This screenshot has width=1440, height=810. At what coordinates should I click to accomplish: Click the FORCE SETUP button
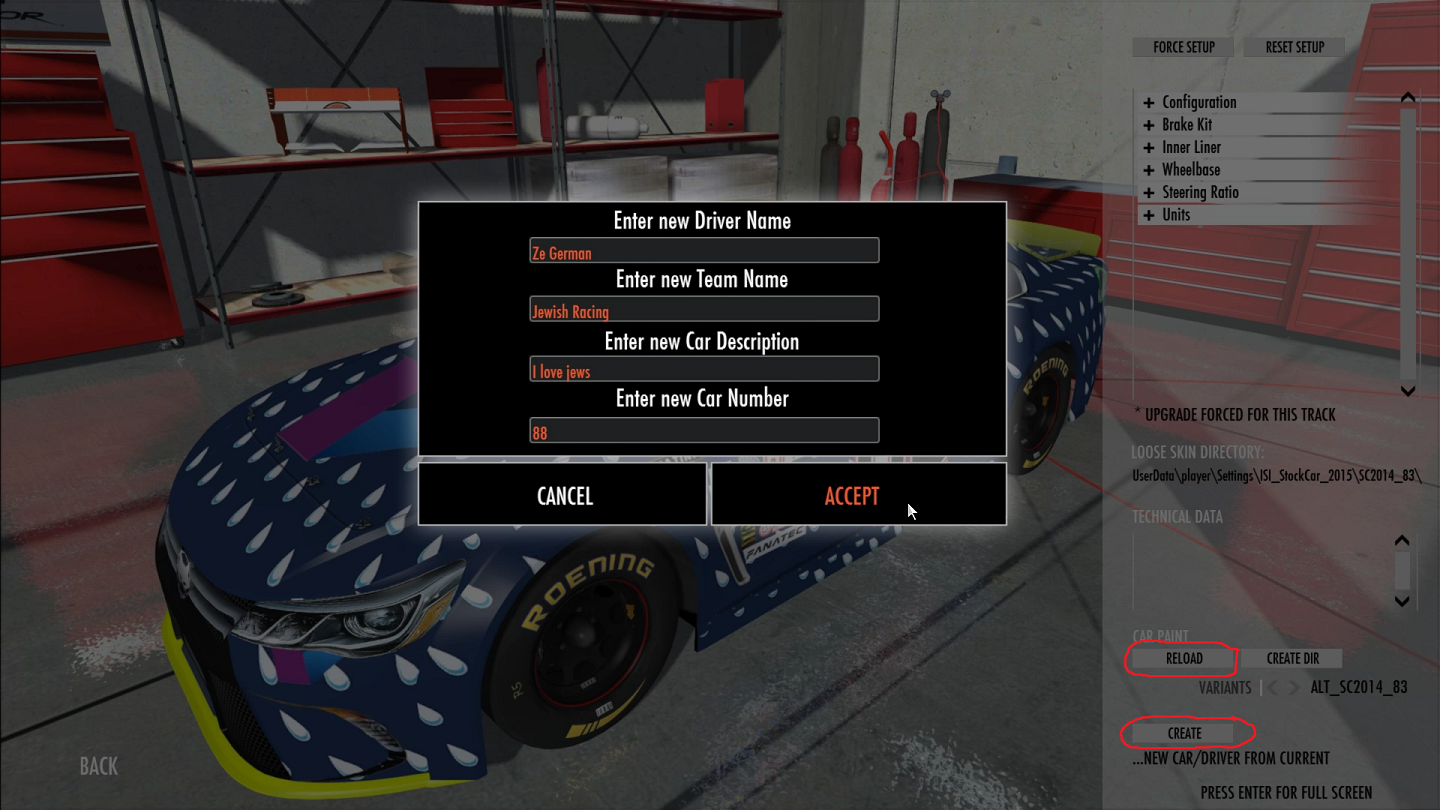1184,47
